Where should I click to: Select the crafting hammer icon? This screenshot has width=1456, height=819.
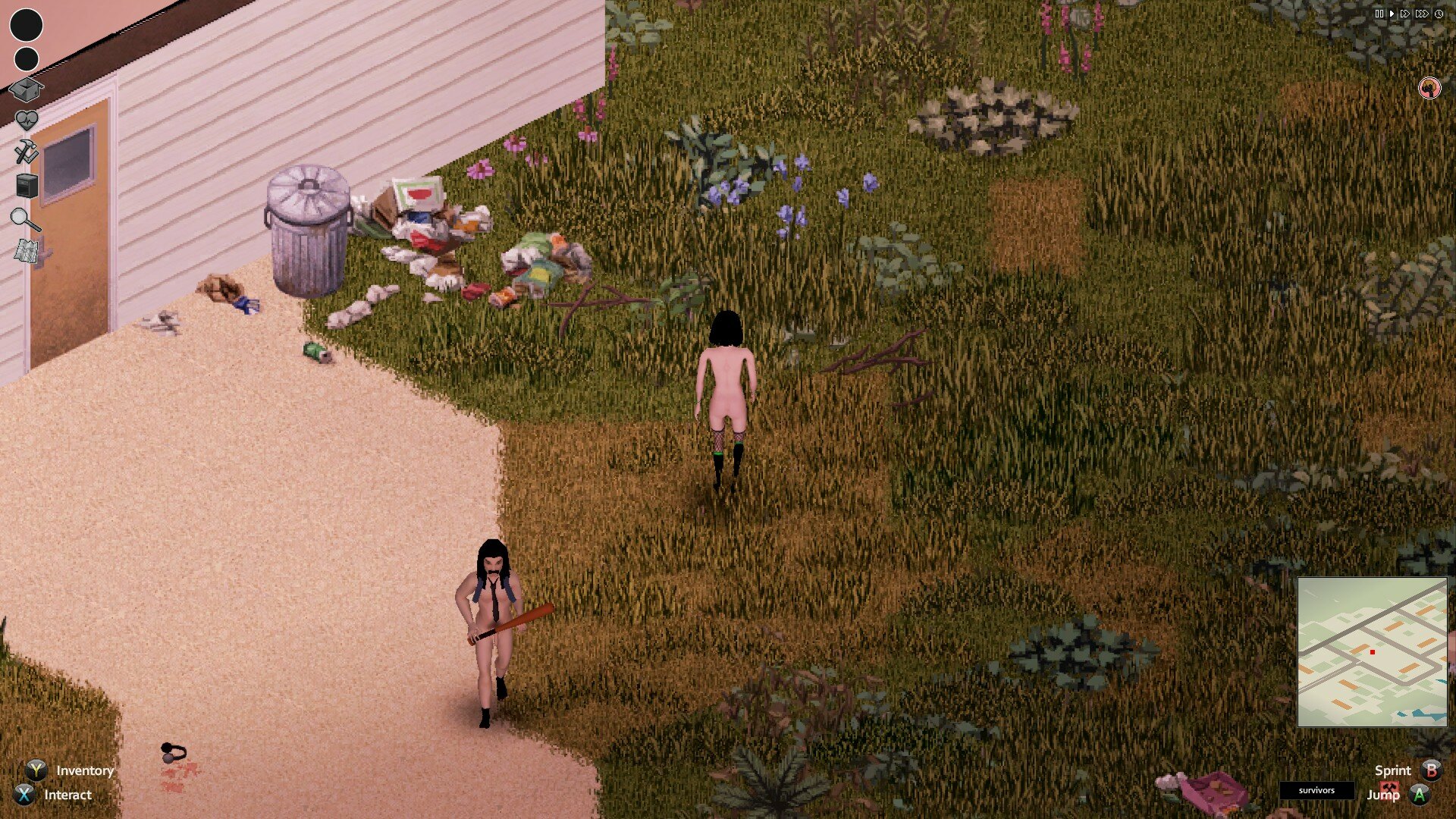(27, 151)
